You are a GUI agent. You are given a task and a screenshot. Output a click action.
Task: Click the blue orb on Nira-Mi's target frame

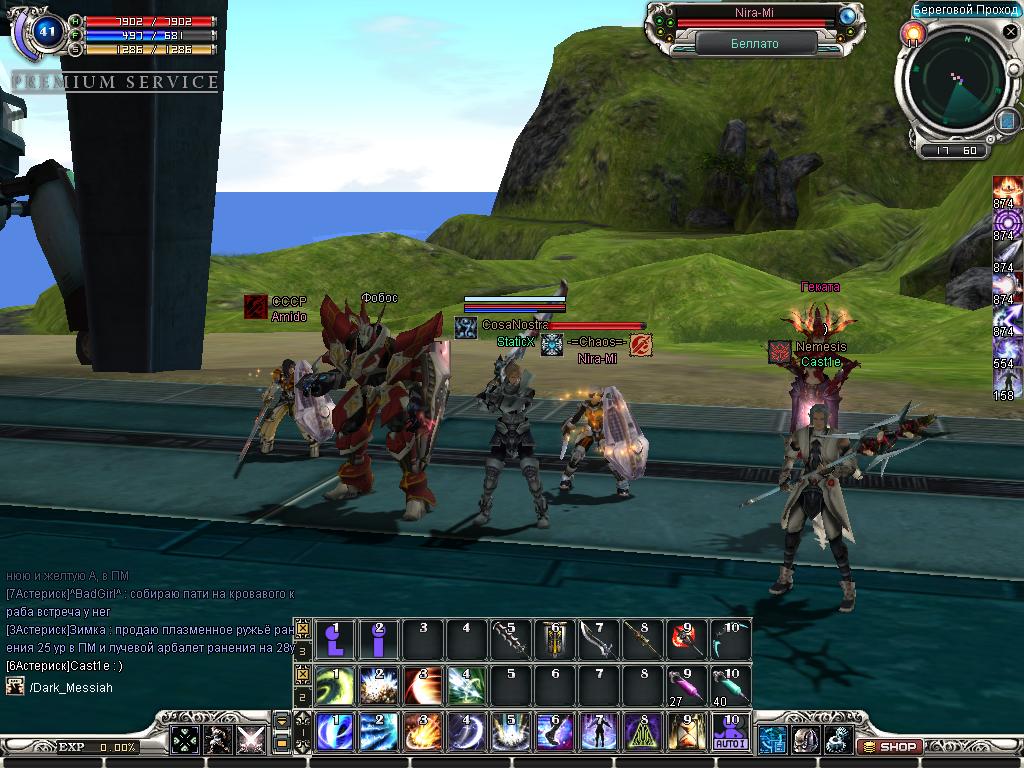click(848, 15)
